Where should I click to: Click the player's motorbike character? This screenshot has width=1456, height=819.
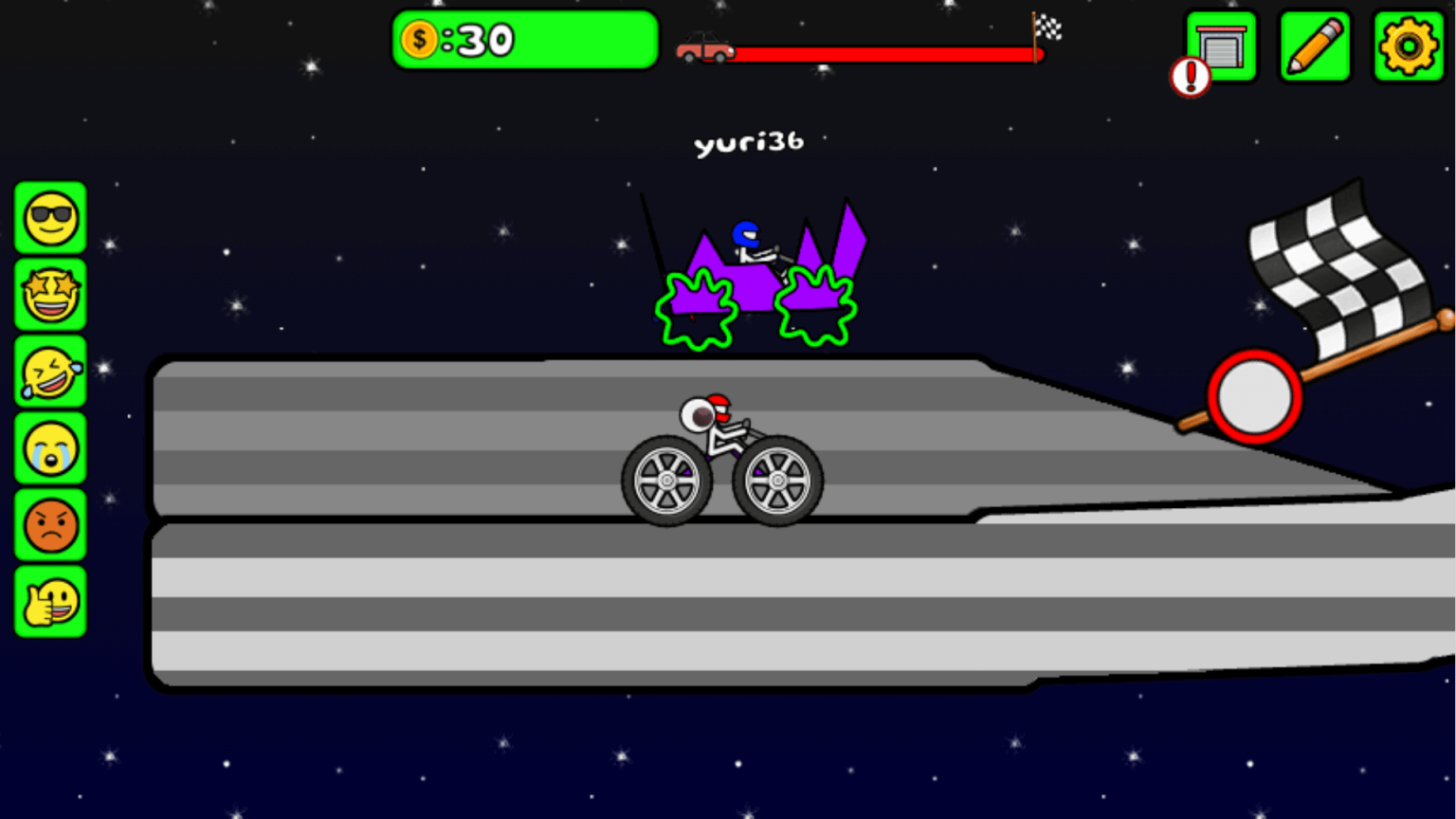(x=720, y=455)
